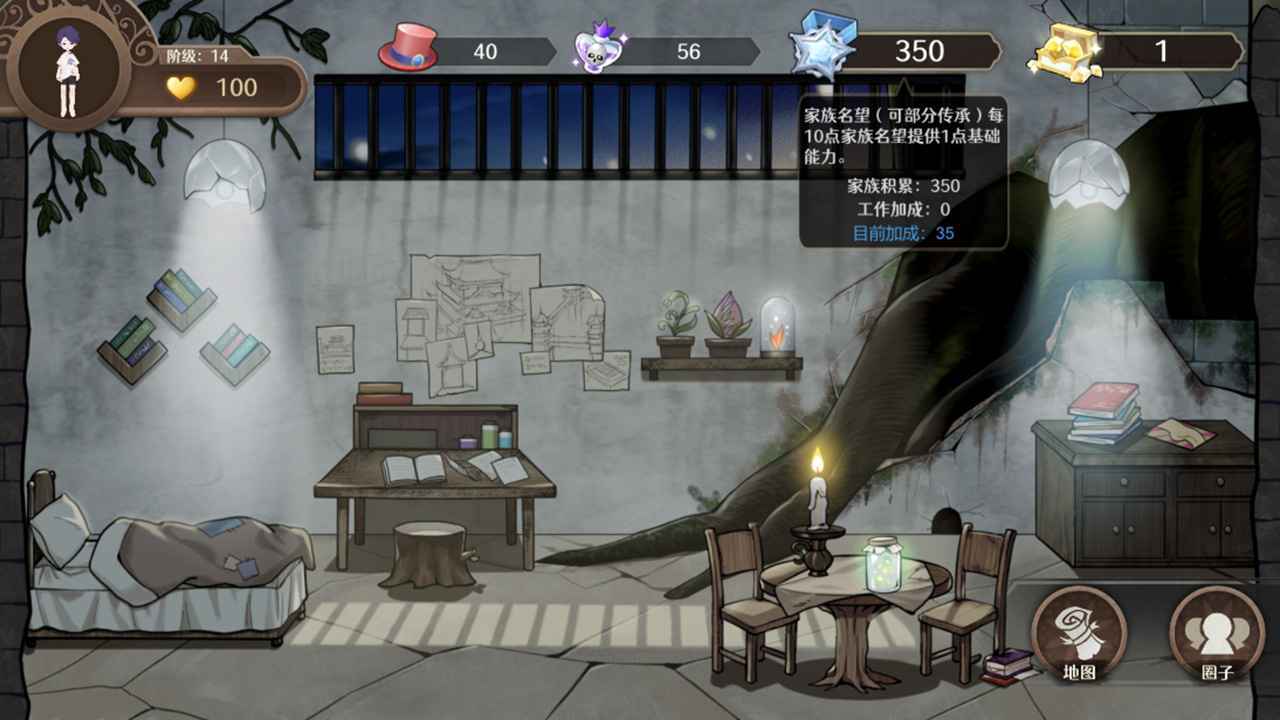This screenshot has width=1280, height=720.
Task: Click the skull potion resource icon
Action: point(598,50)
